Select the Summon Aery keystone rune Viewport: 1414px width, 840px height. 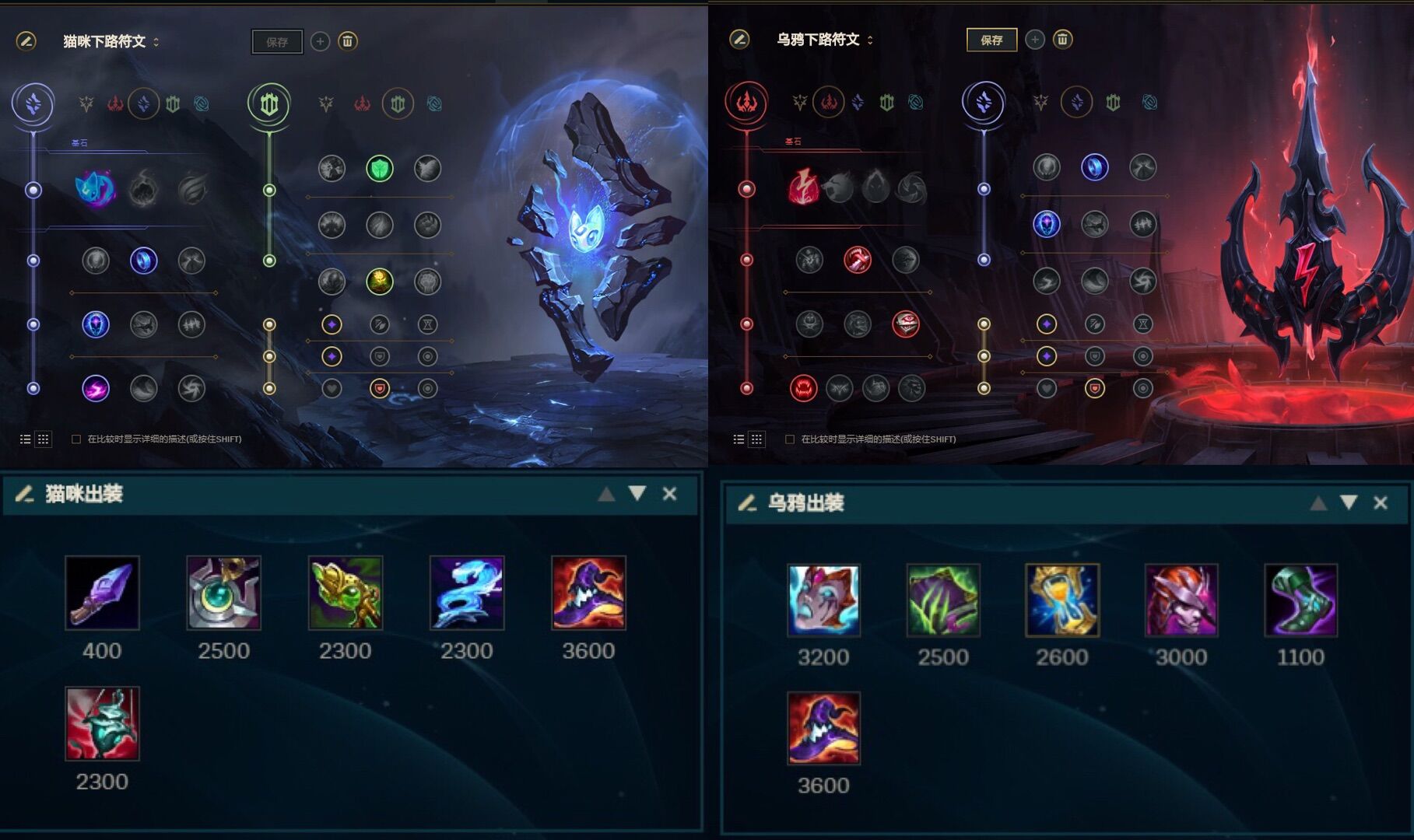96,189
